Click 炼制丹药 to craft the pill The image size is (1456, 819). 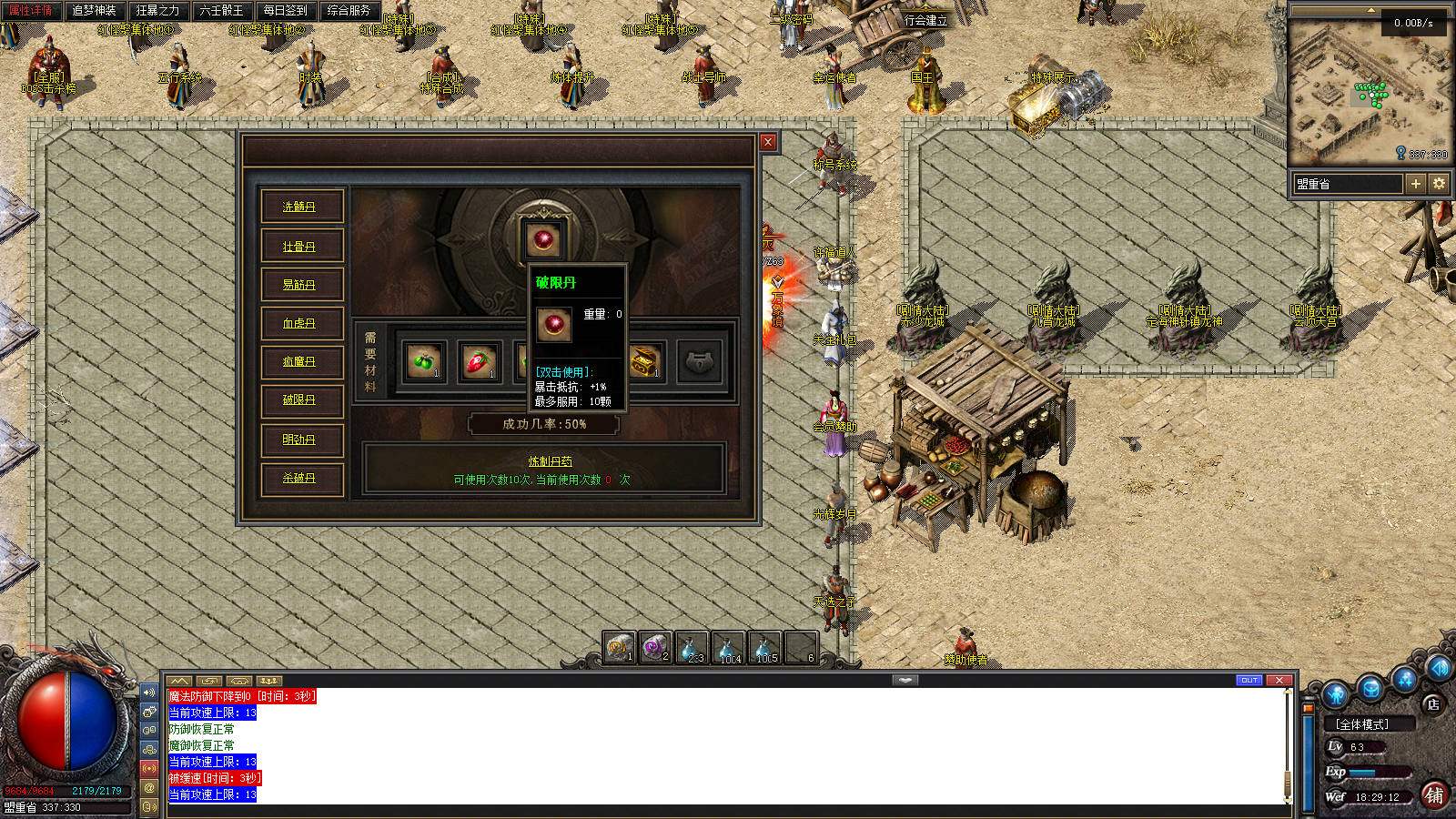pos(550,461)
